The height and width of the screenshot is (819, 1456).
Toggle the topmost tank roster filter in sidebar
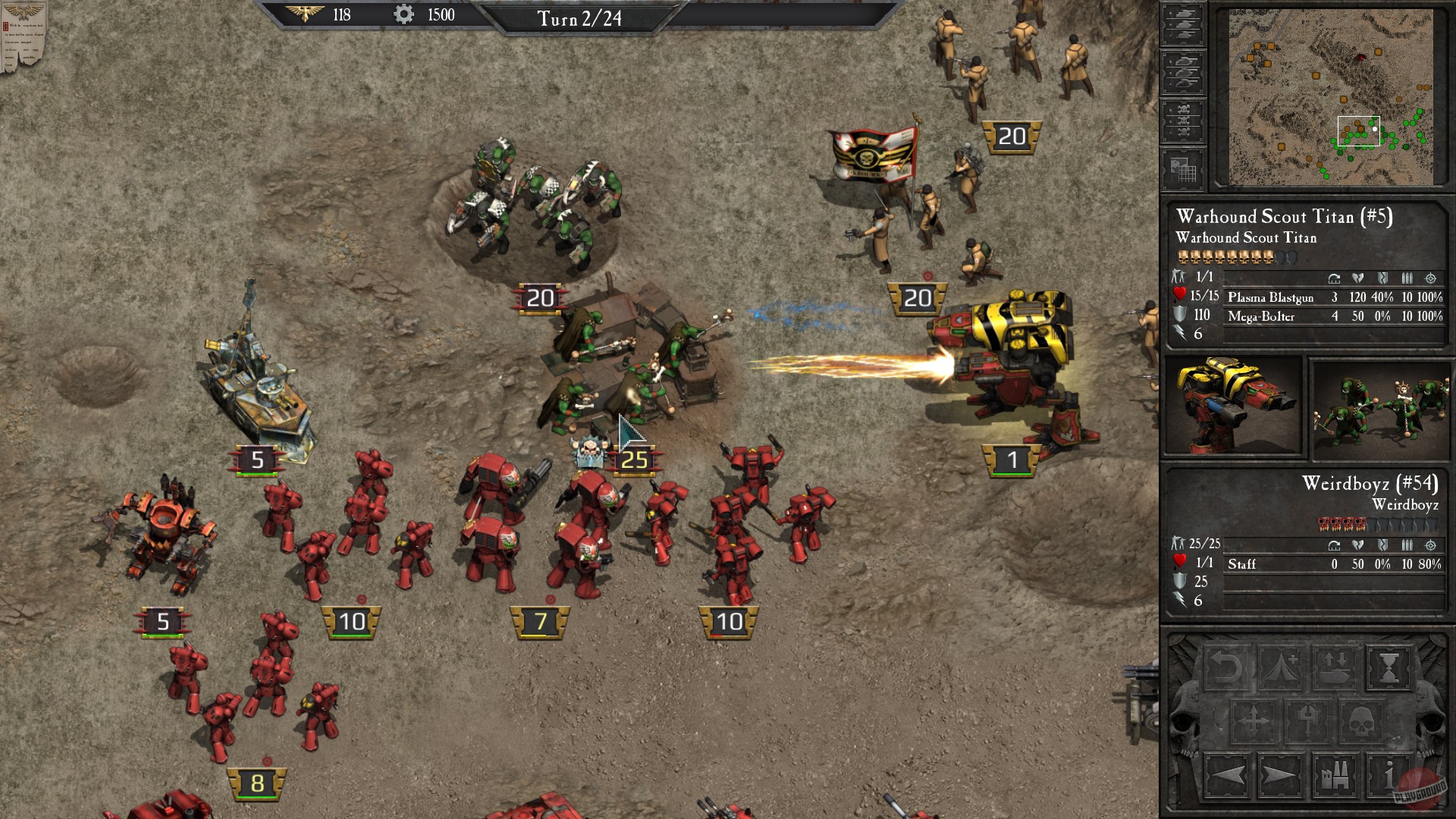click(x=1183, y=25)
